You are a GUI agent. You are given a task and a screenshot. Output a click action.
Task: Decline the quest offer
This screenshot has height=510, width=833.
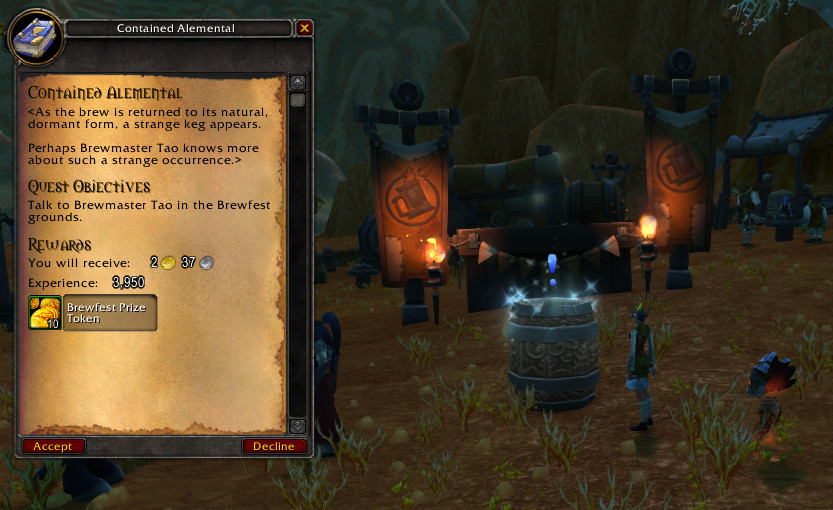[x=274, y=446]
